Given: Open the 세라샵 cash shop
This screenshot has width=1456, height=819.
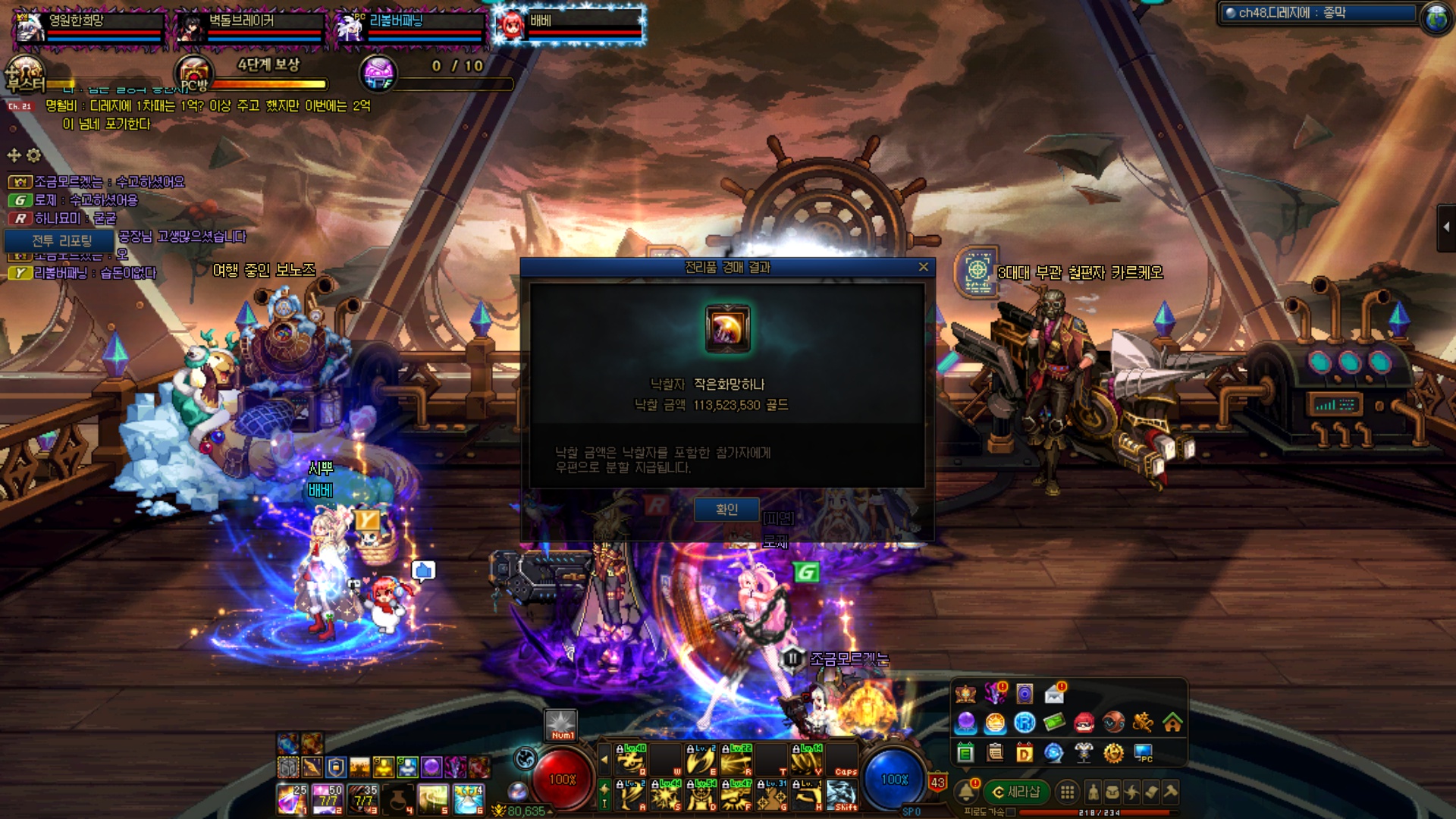Looking at the screenshot, I should click(1016, 792).
